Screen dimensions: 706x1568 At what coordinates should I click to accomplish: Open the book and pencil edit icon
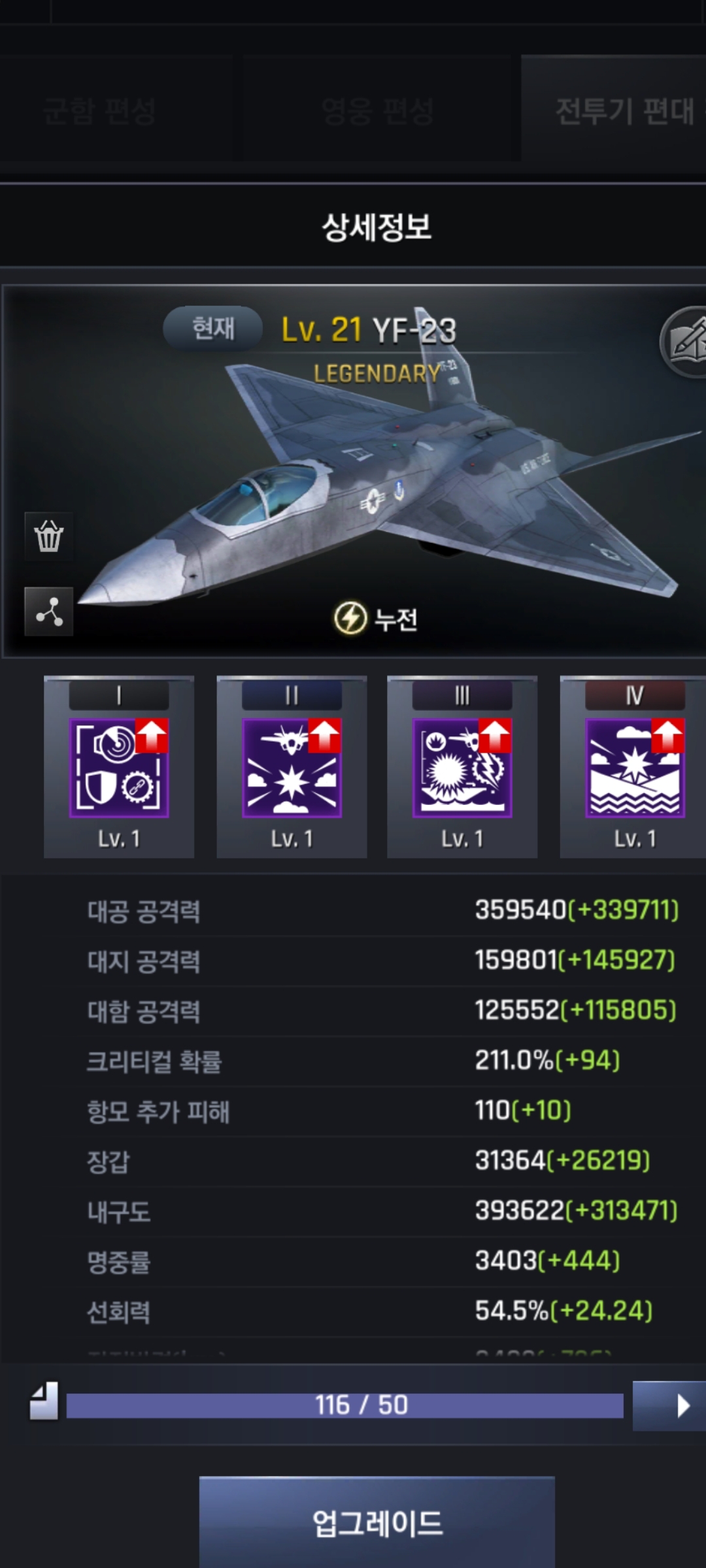(686, 341)
